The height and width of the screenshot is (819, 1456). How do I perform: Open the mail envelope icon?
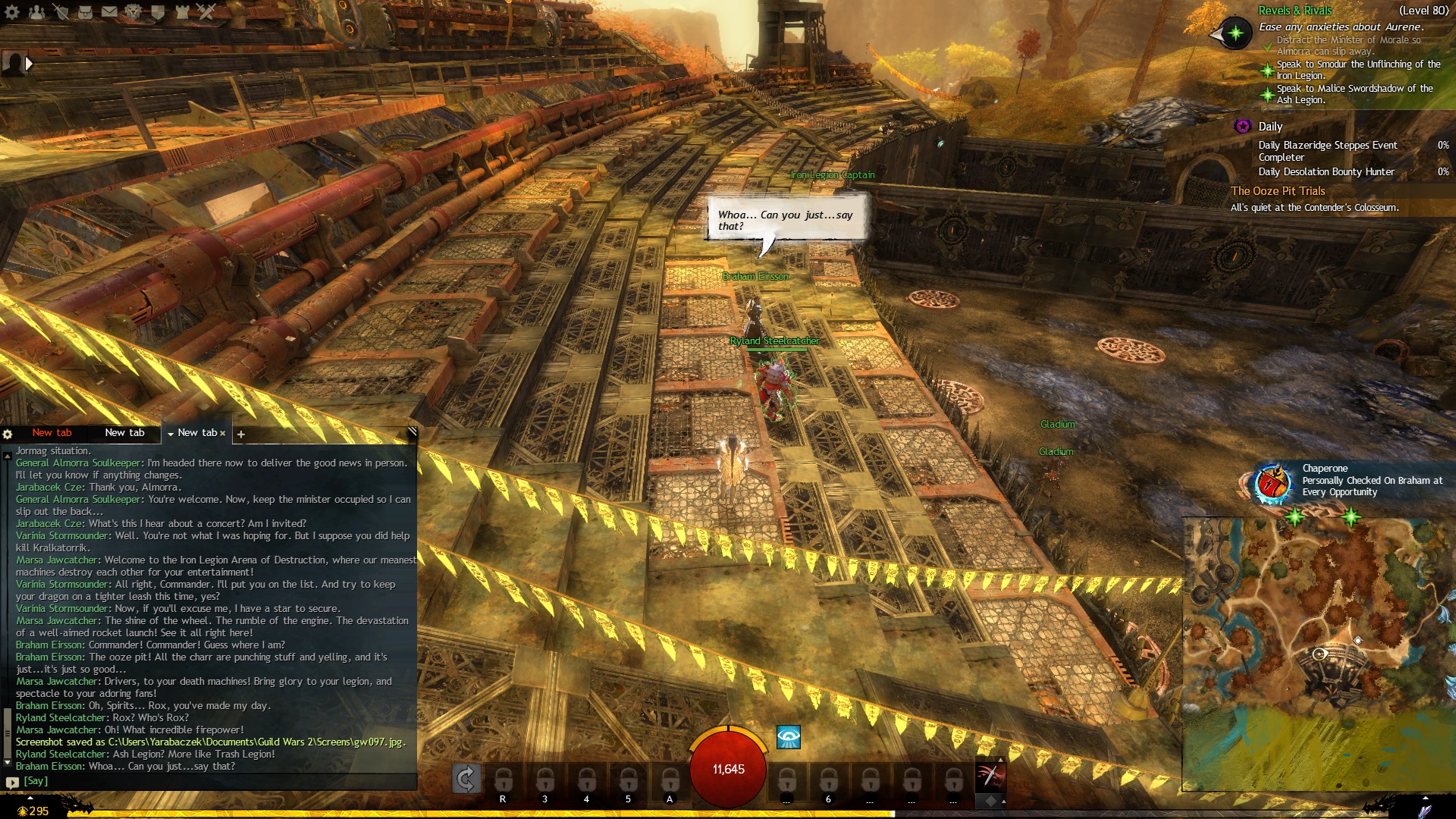point(109,11)
